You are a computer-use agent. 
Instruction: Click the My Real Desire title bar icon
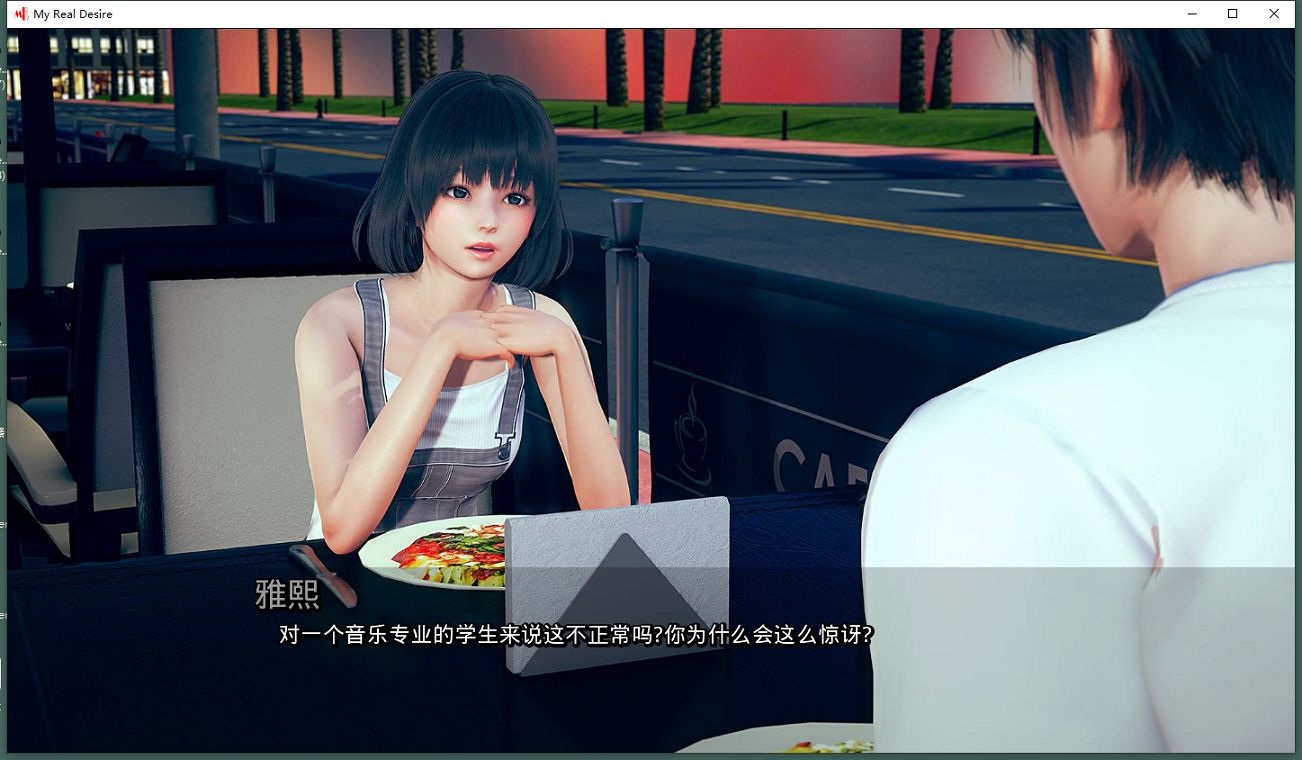point(22,13)
